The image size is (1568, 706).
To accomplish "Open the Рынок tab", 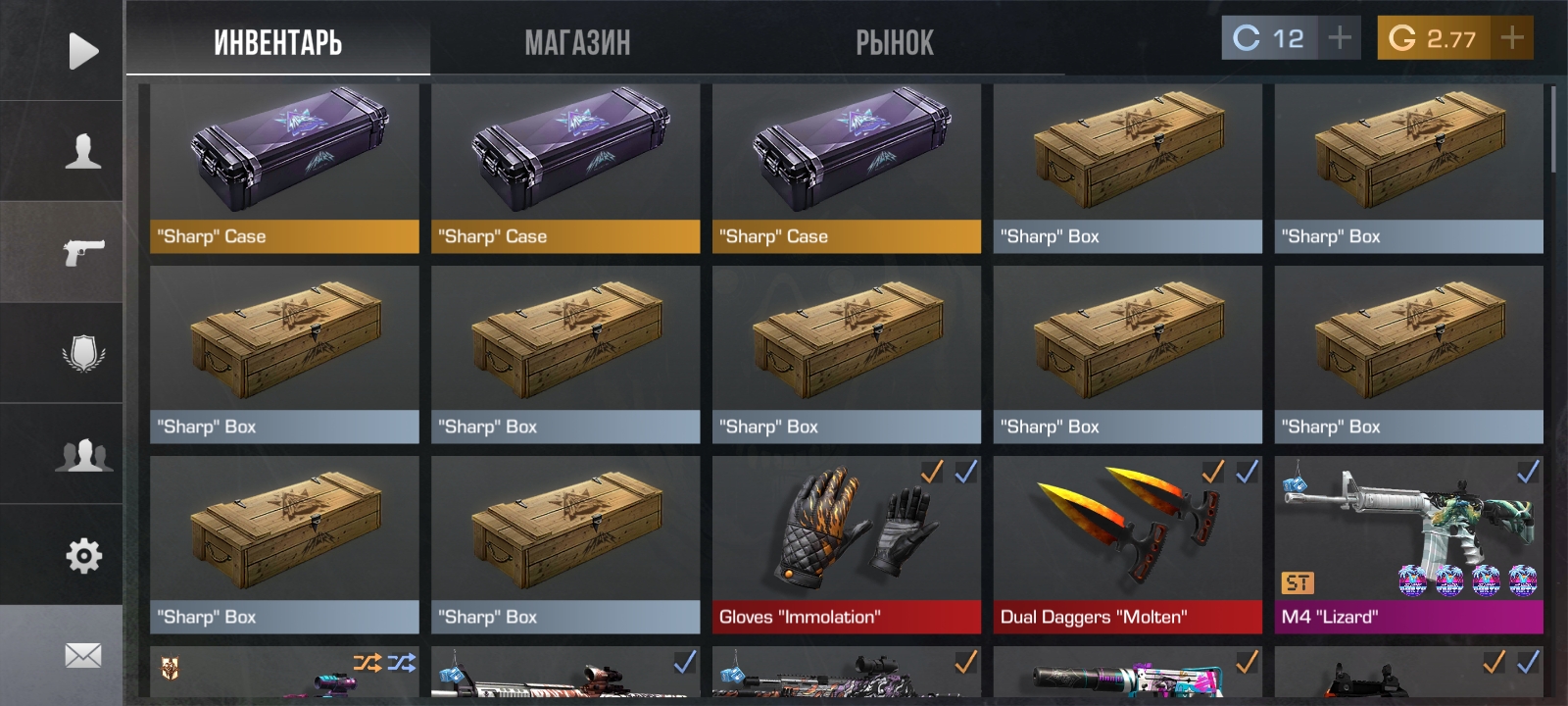I will 894,43.
